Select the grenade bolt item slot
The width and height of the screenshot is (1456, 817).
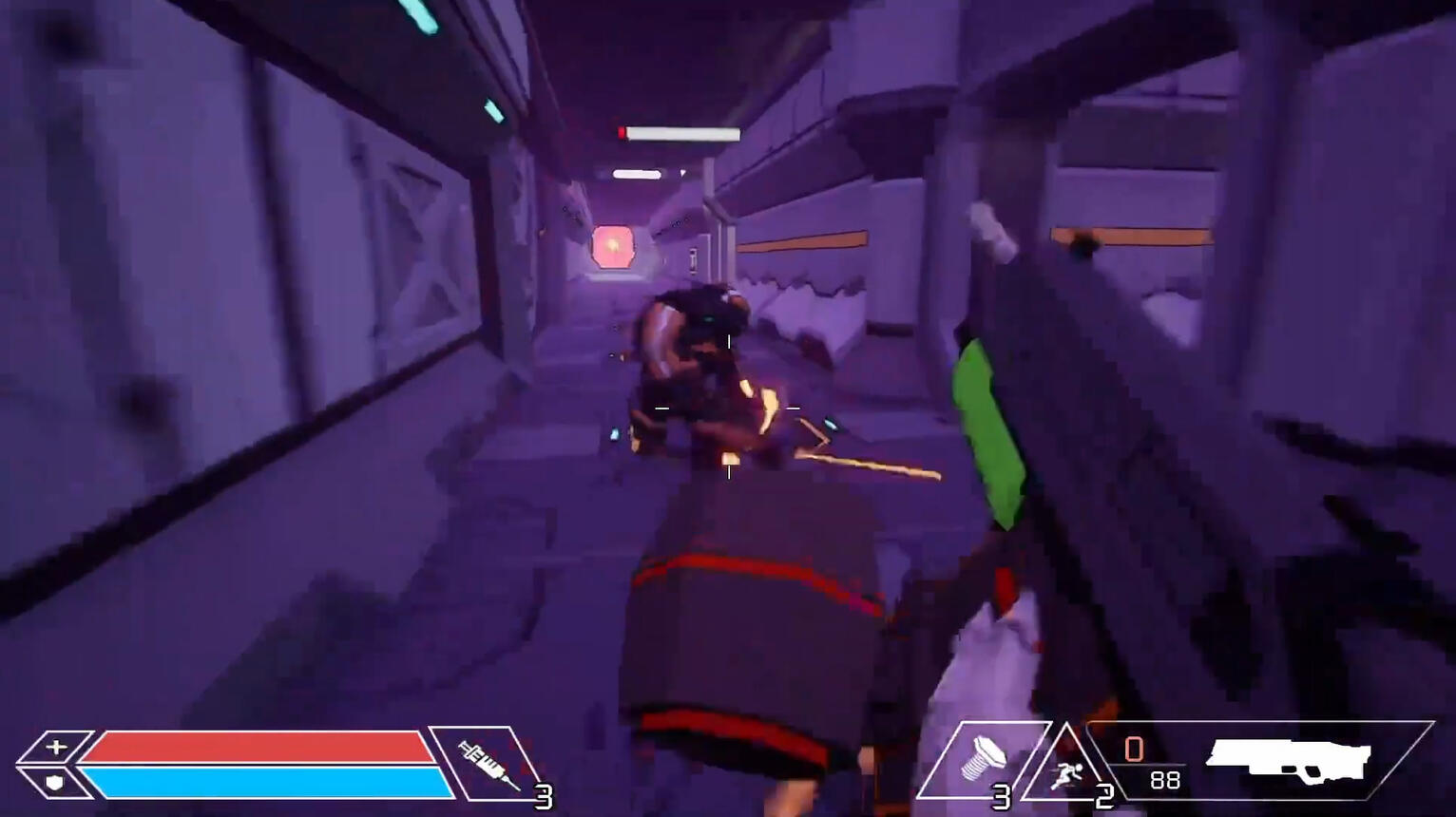click(982, 761)
